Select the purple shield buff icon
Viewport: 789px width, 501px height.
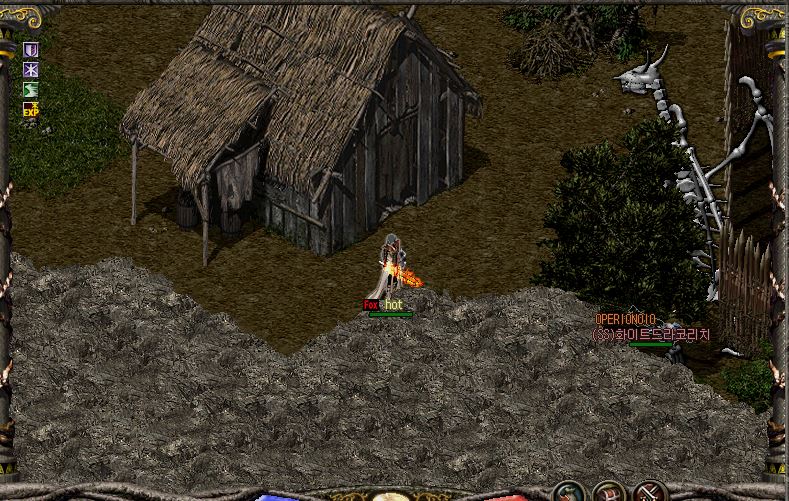coord(31,49)
